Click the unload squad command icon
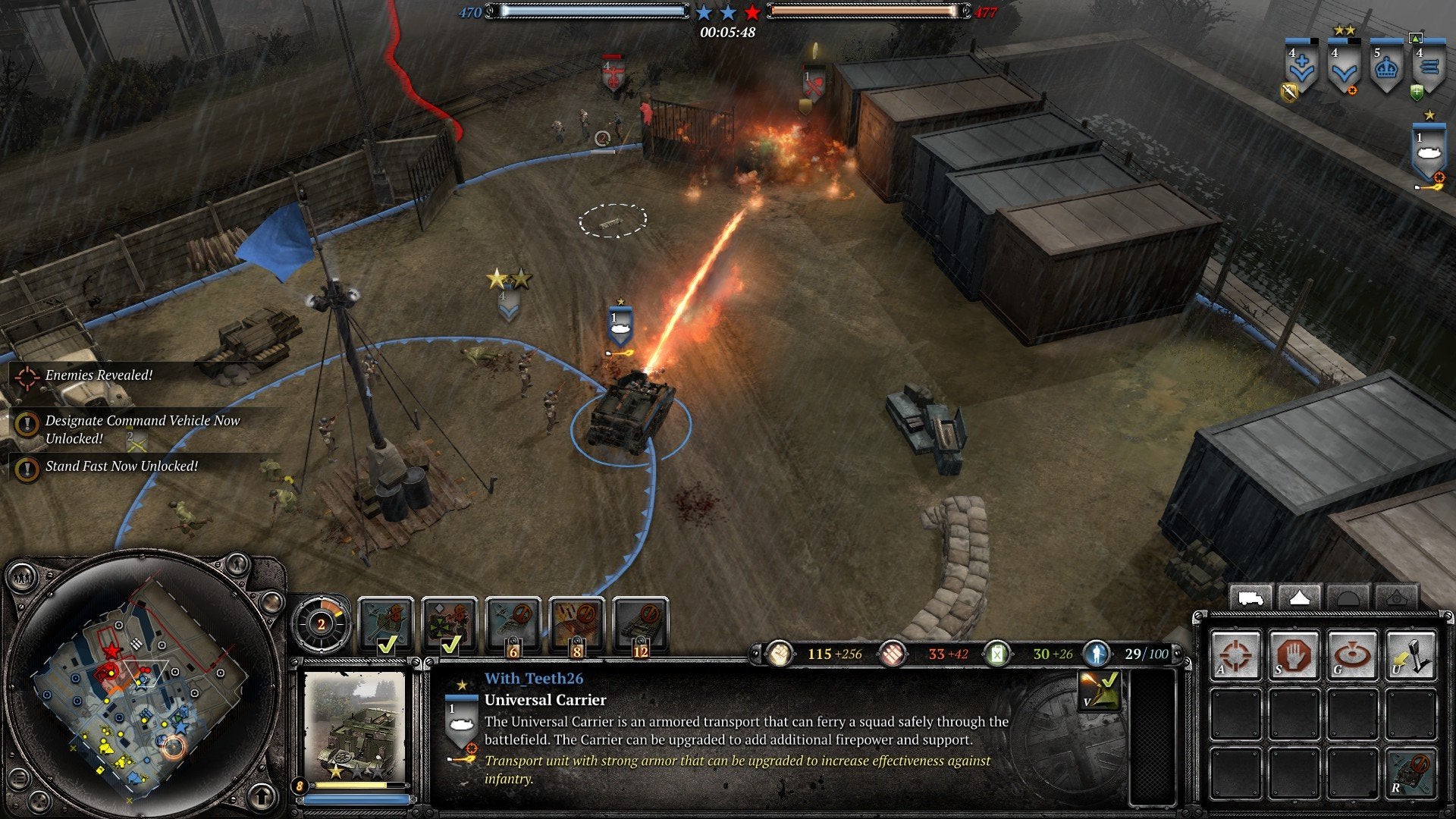This screenshot has width=1456, height=819. [x=1410, y=653]
